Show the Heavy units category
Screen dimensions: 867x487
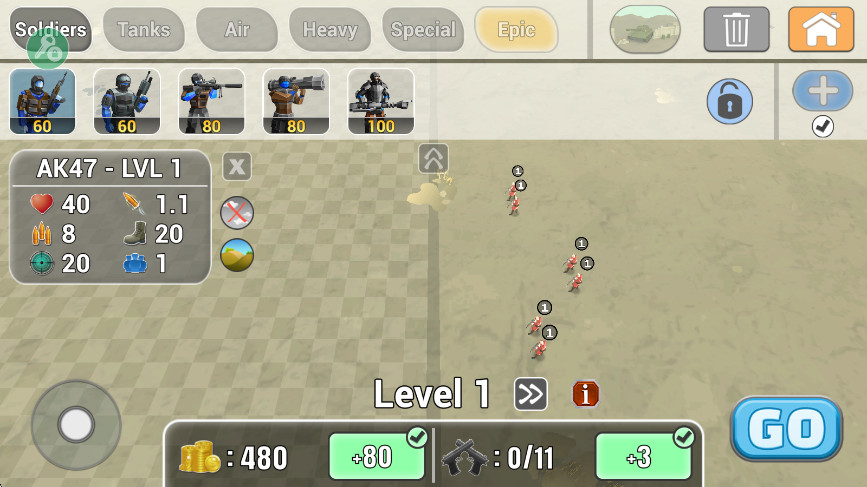click(330, 30)
